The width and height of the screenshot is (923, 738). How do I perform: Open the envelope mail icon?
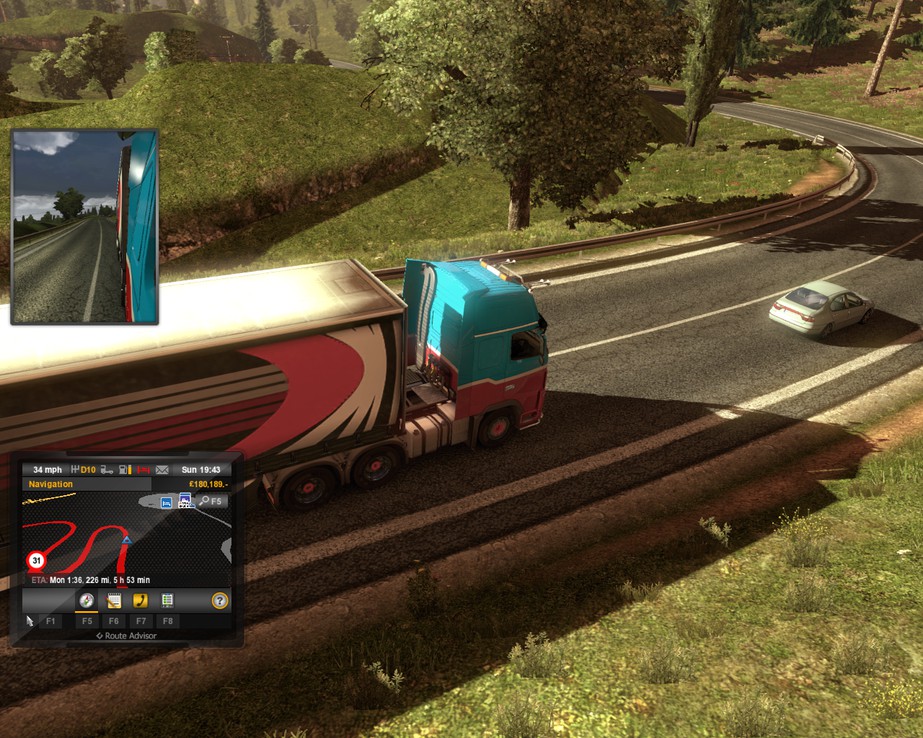(x=161, y=469)
